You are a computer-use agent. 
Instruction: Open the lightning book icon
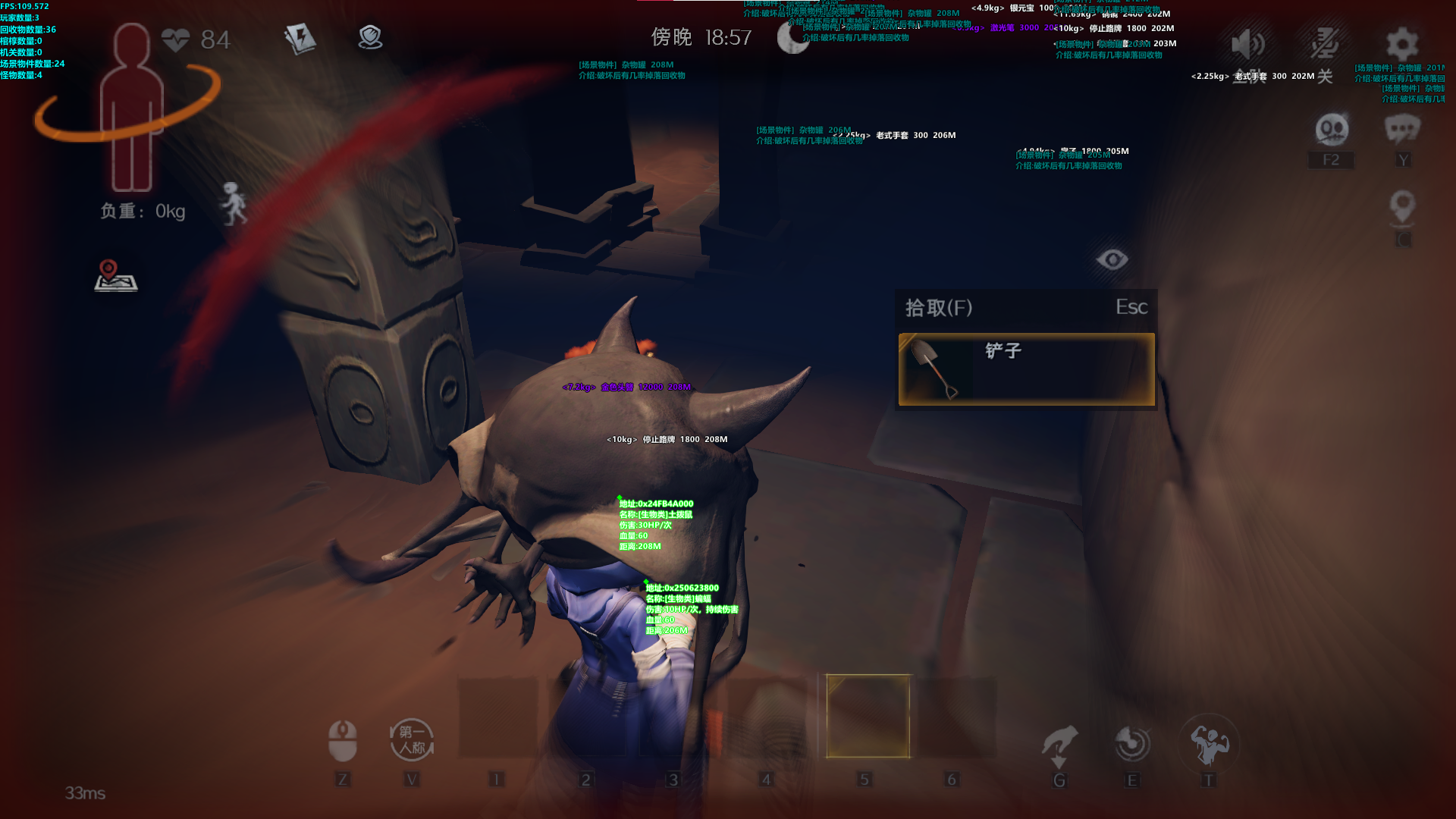(x=300, y=38)
